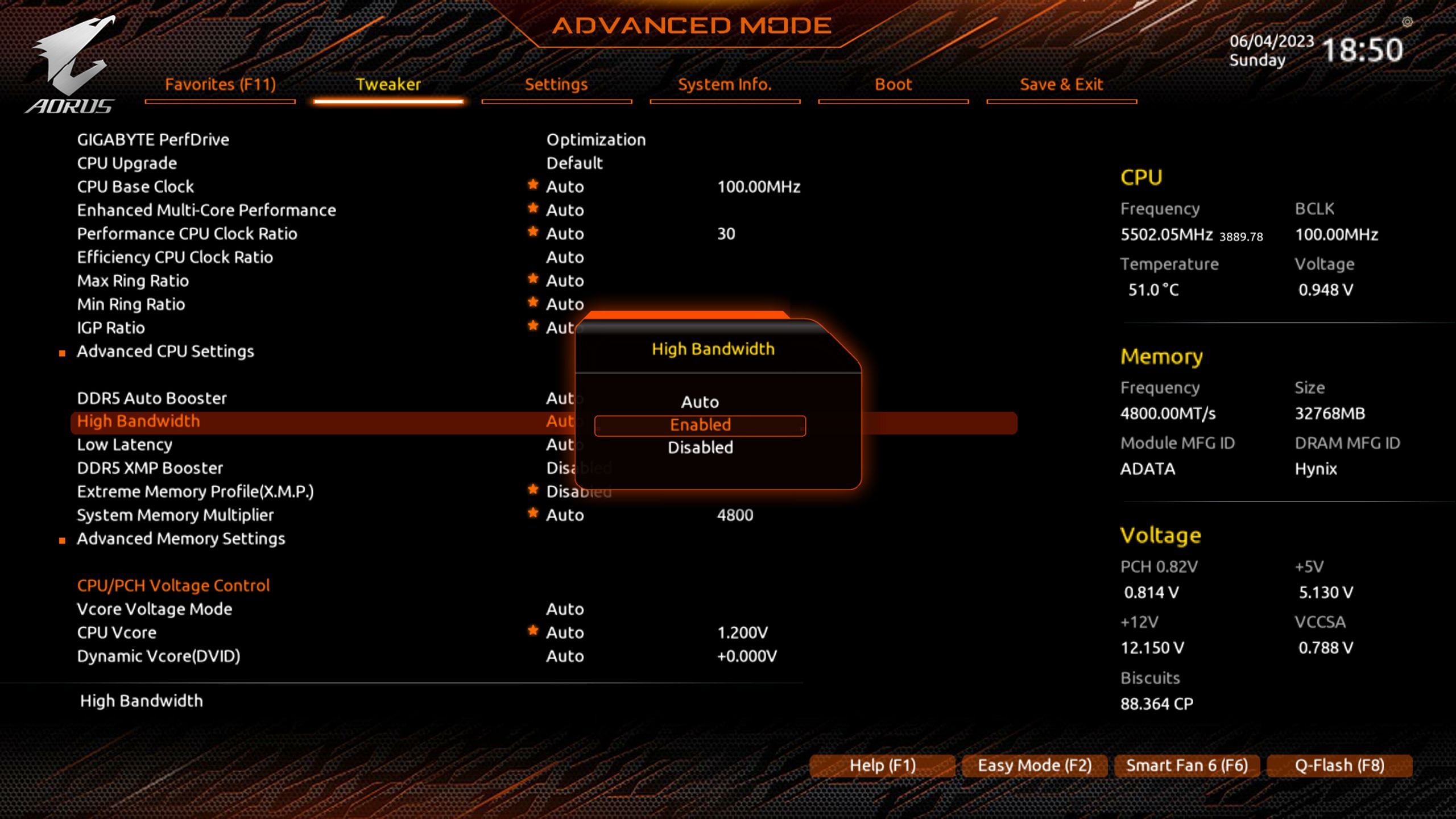Select Enabled in the High Bandwidth popup
Image resolution: width=1456 pixels, height=819 pixels.
point(700,424)
